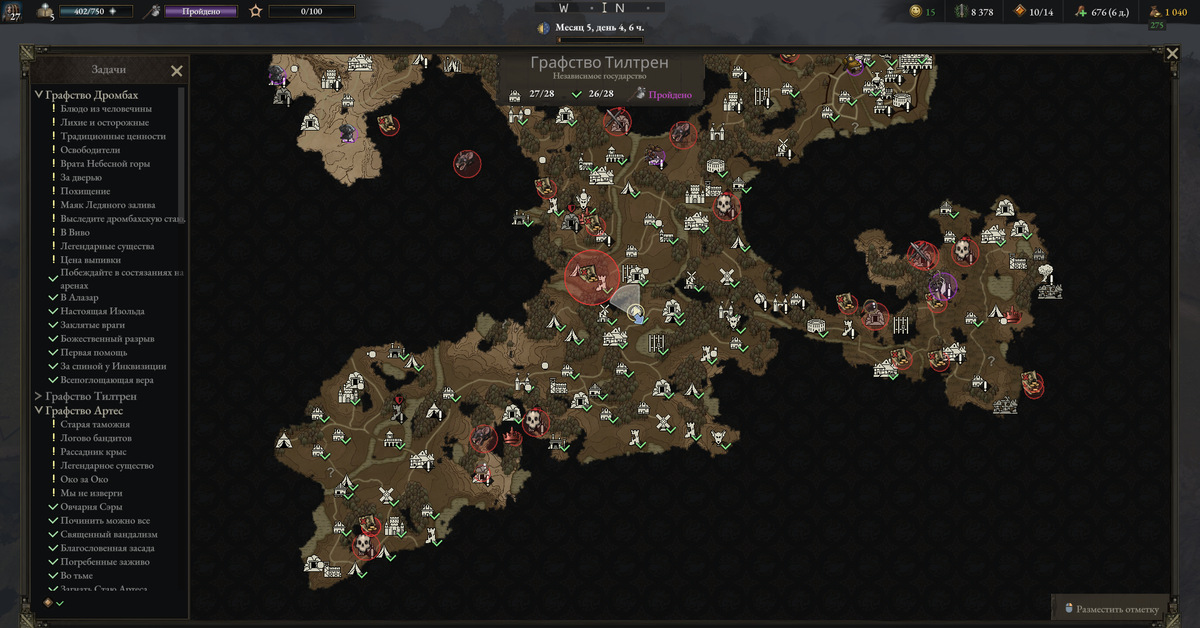
Task: Toggle the filter icons below the task list
Action: click(53, 603)
